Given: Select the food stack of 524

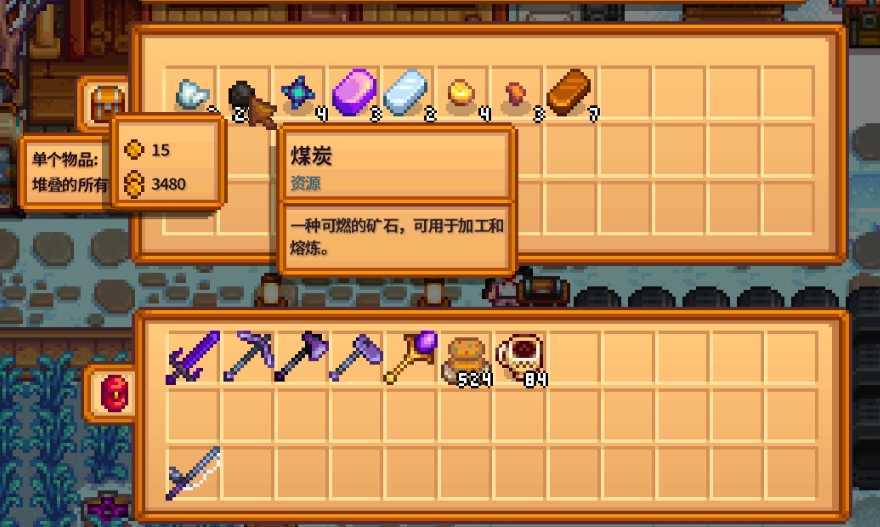Looking at the screenshot, I should (464, 360).
